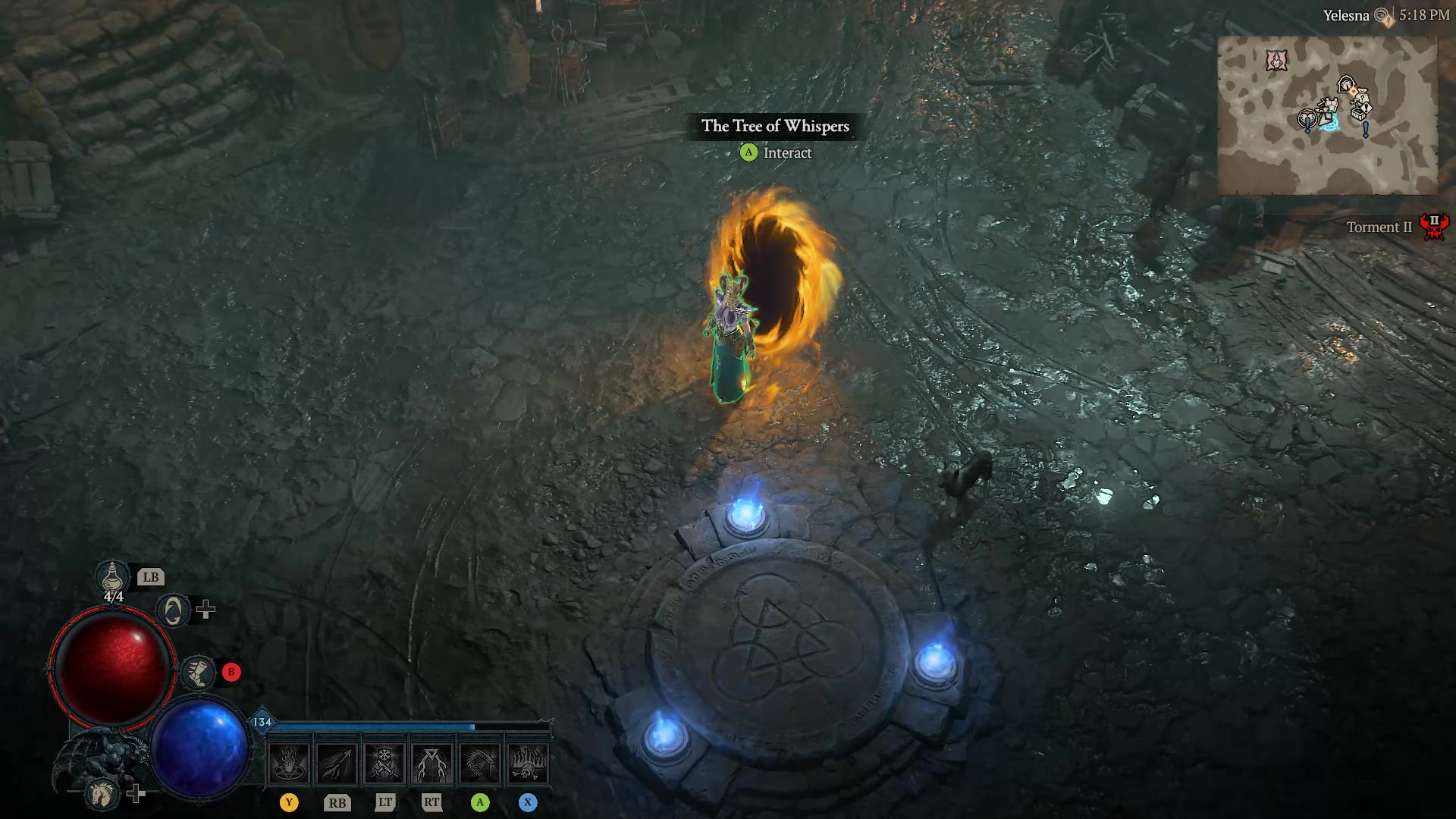
Task: Select the healing potion icon above the health orb
Action: click(x=111, y=577)
